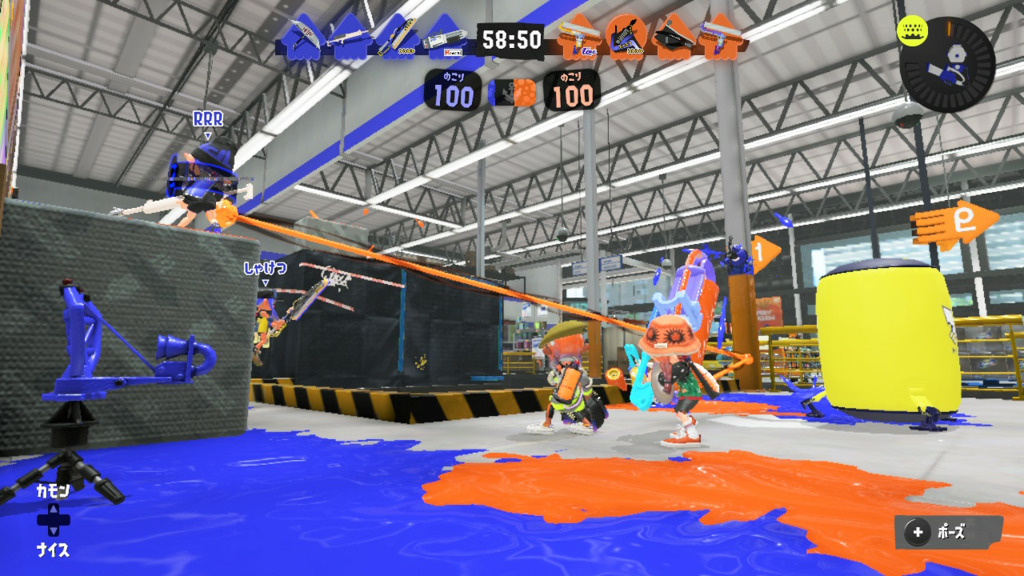Click the yellow sprinkler icon beside the gauge
Image resolution: width=1024 pixels, height=576 pixels.
tap(912, 28)
